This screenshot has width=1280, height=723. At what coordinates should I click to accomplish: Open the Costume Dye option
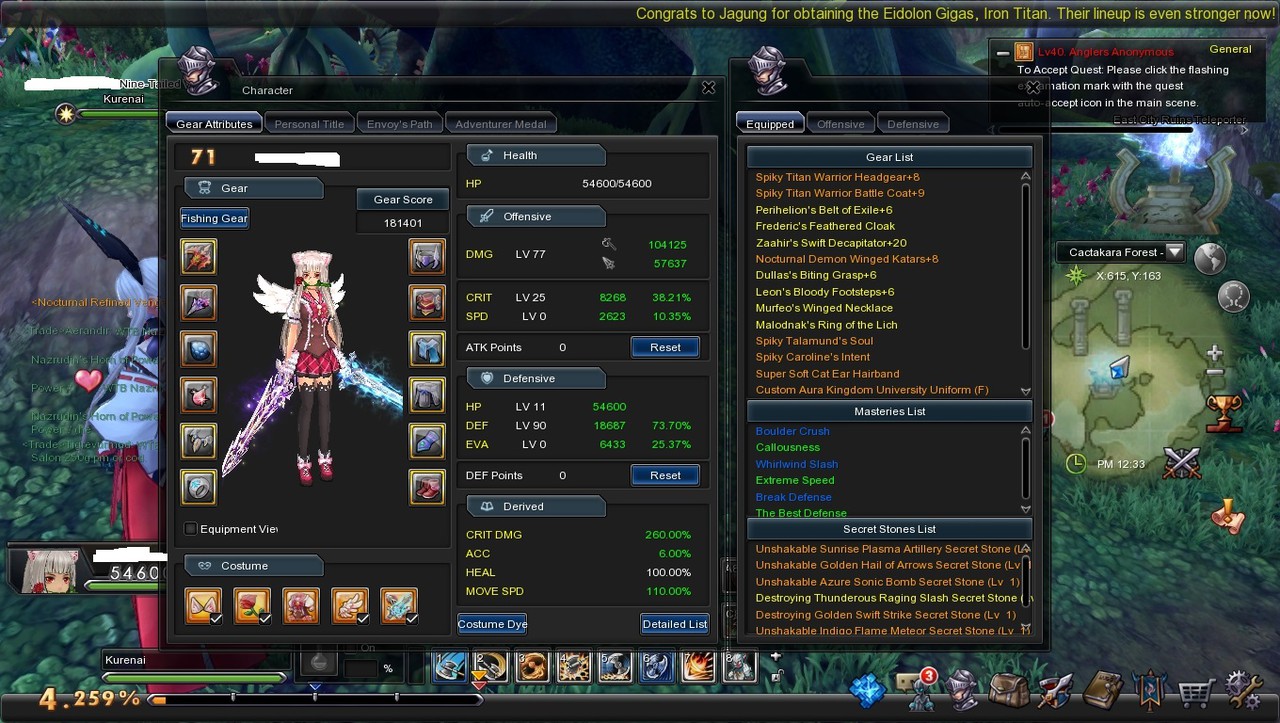click(x=492, y=624)
